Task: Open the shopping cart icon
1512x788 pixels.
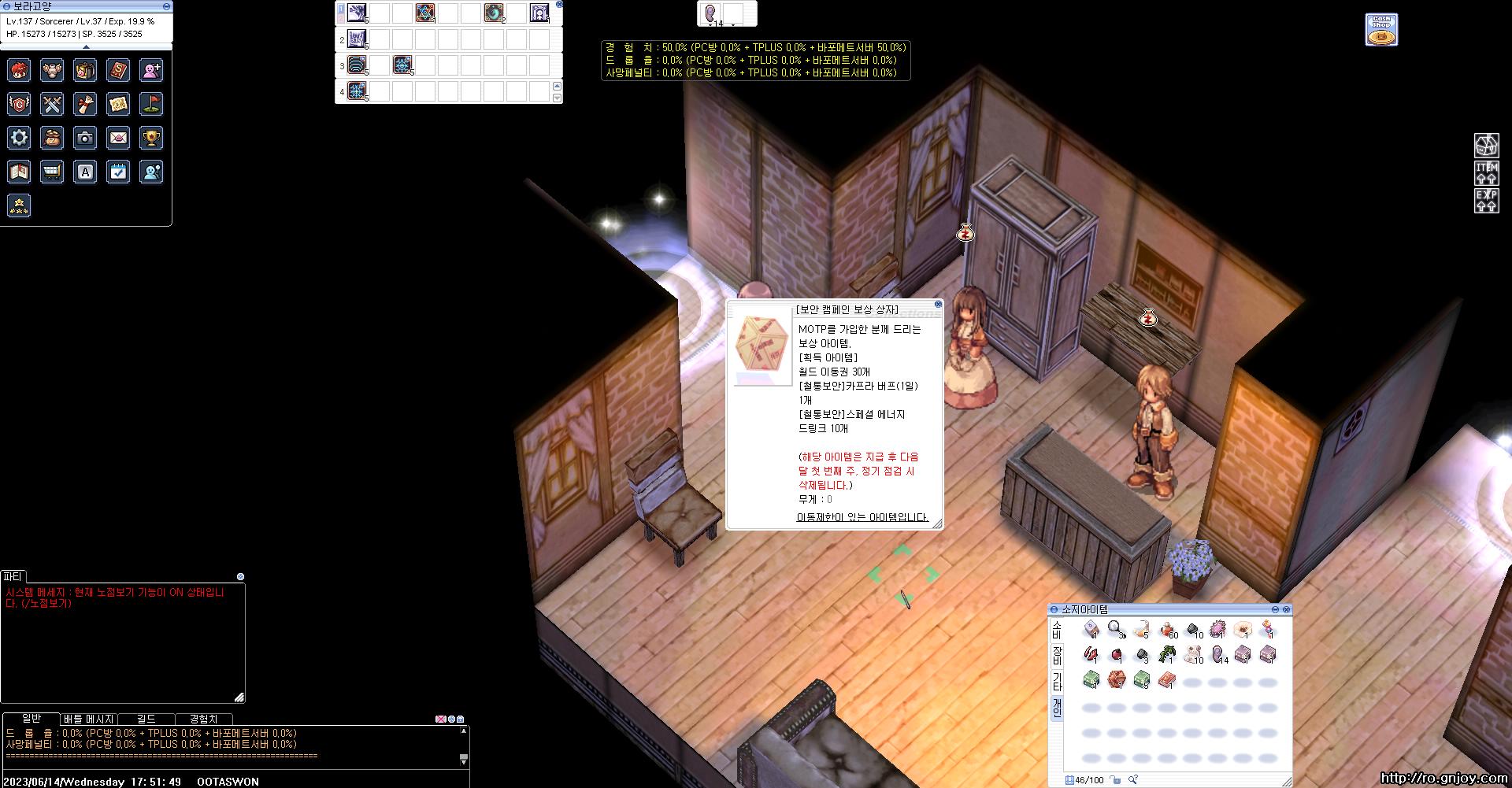Action: pos(52,172)
